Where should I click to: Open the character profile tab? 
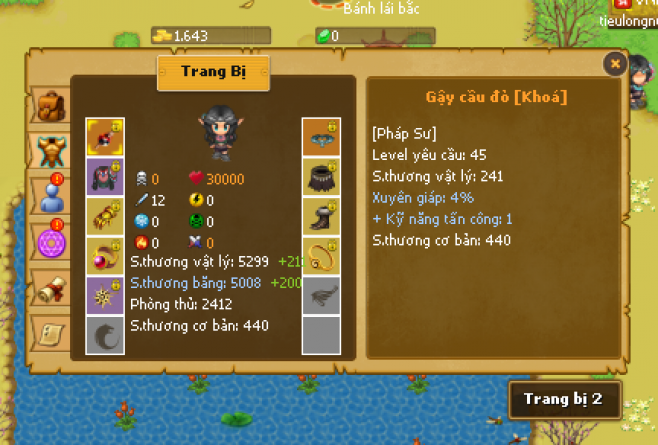[x=48, y=195]
